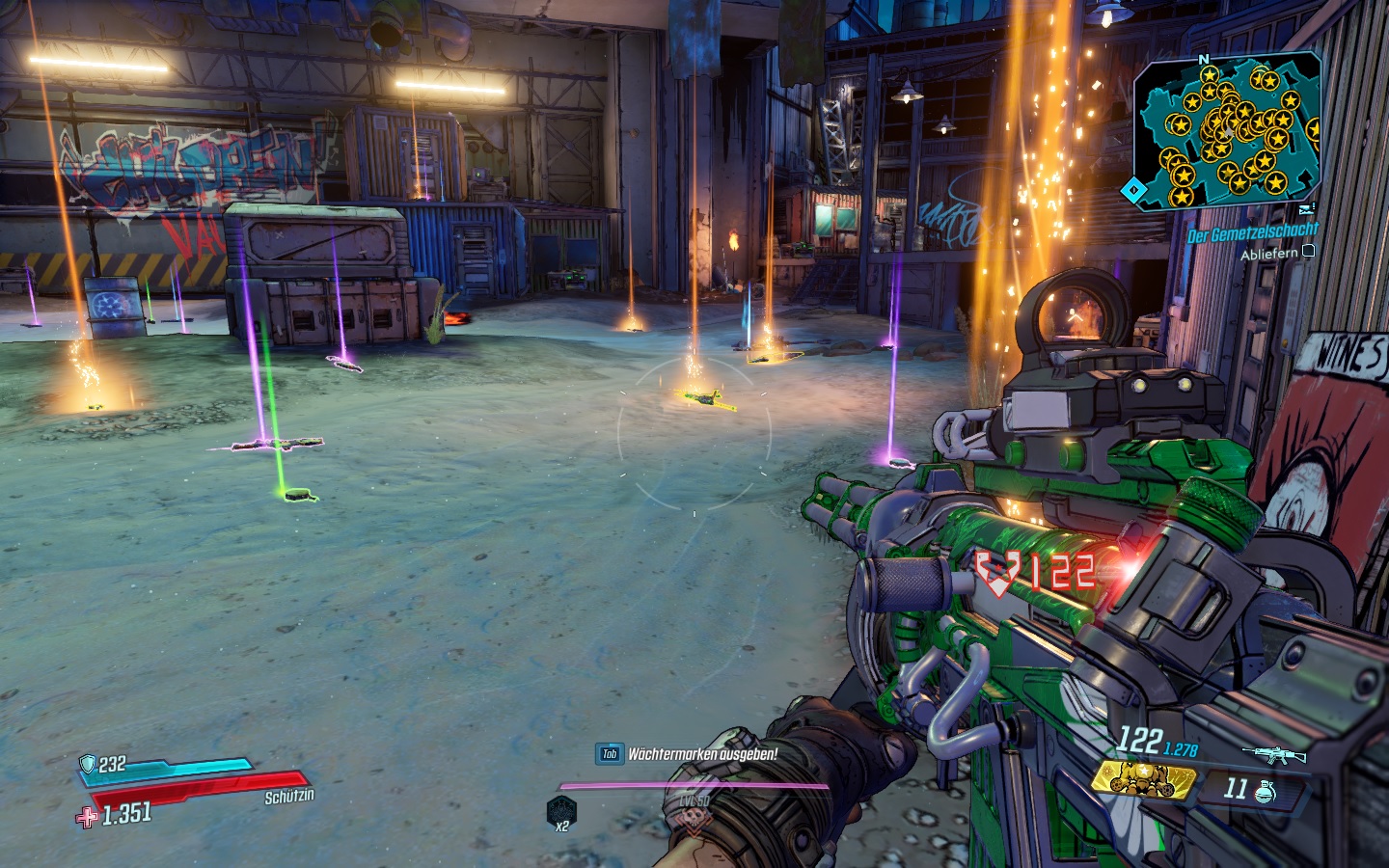Tick the Abliefern objective checkbox
This screenshot has height=868, width=1389.
pos(1308,252)
